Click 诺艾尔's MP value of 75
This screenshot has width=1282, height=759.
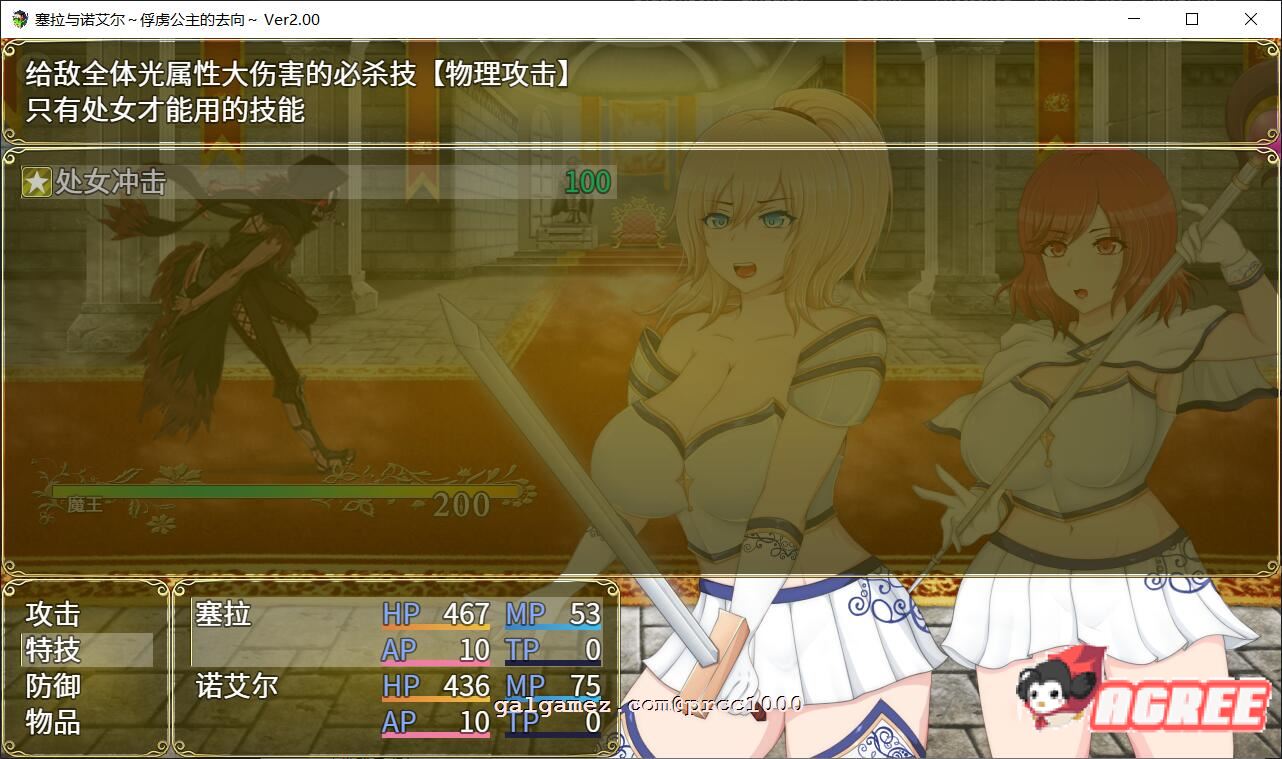[585, 686]
